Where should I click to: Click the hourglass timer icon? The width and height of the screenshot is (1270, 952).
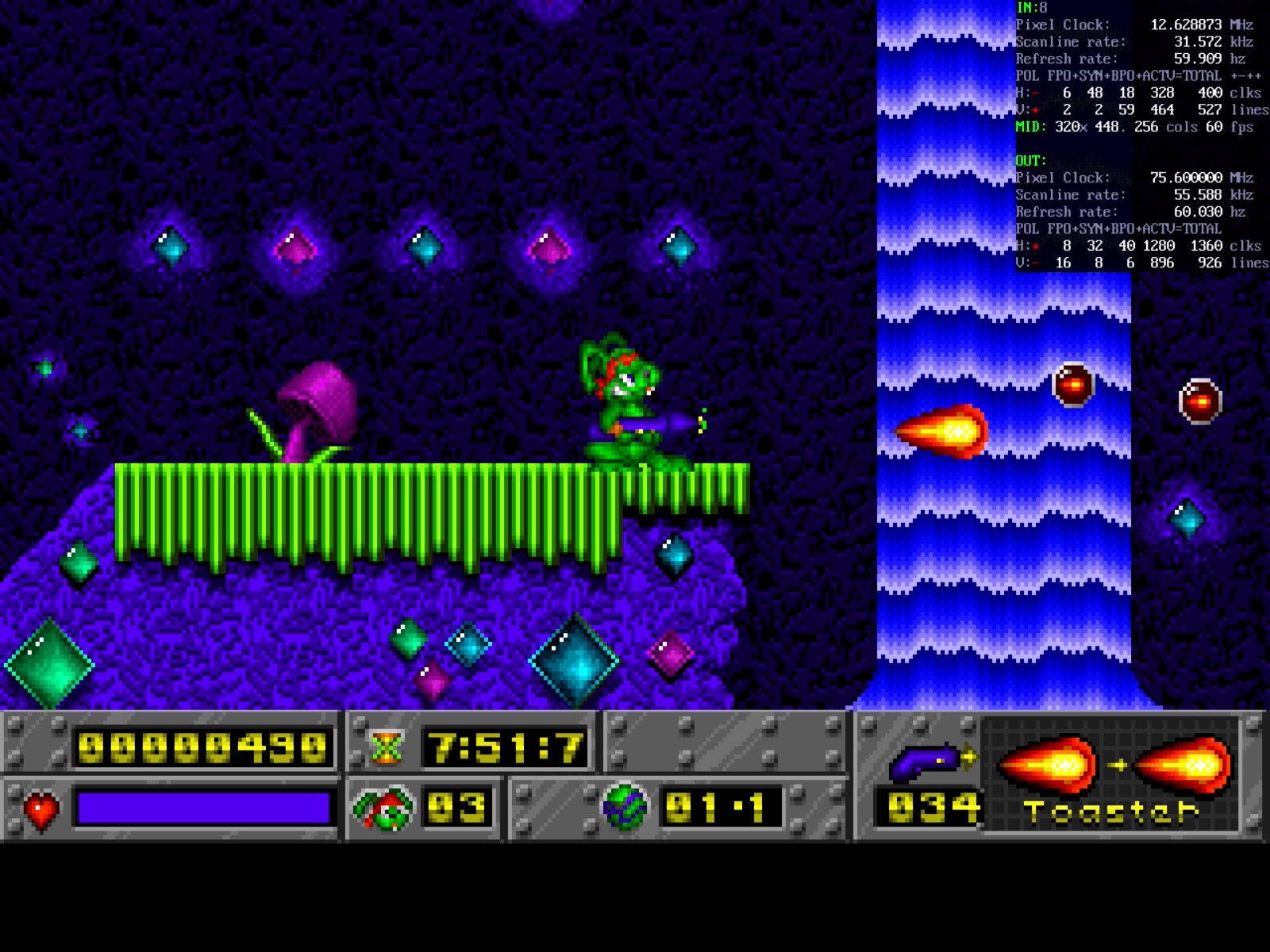[387, 748]
